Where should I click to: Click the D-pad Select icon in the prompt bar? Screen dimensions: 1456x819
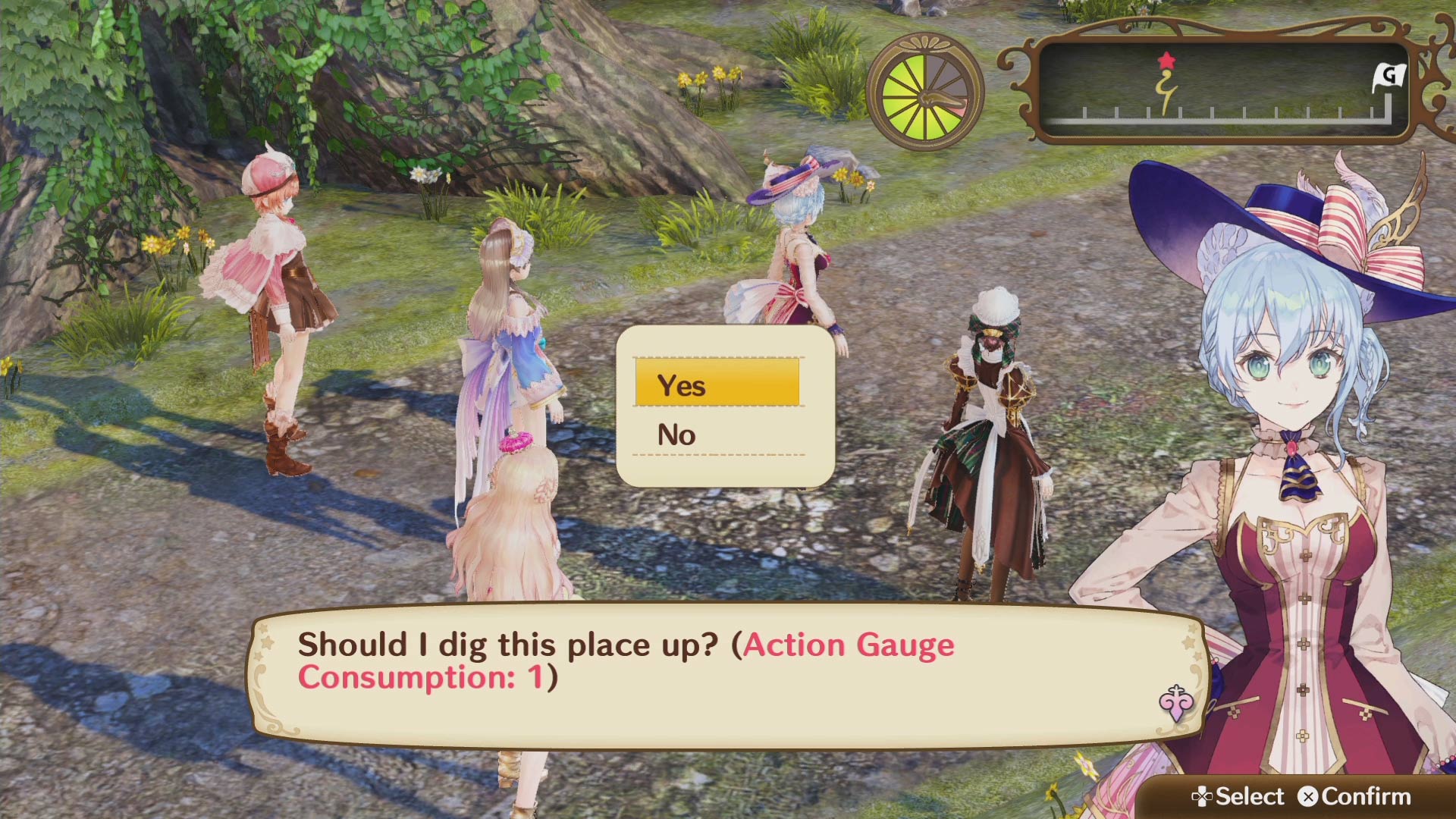tap(1205, 797)
